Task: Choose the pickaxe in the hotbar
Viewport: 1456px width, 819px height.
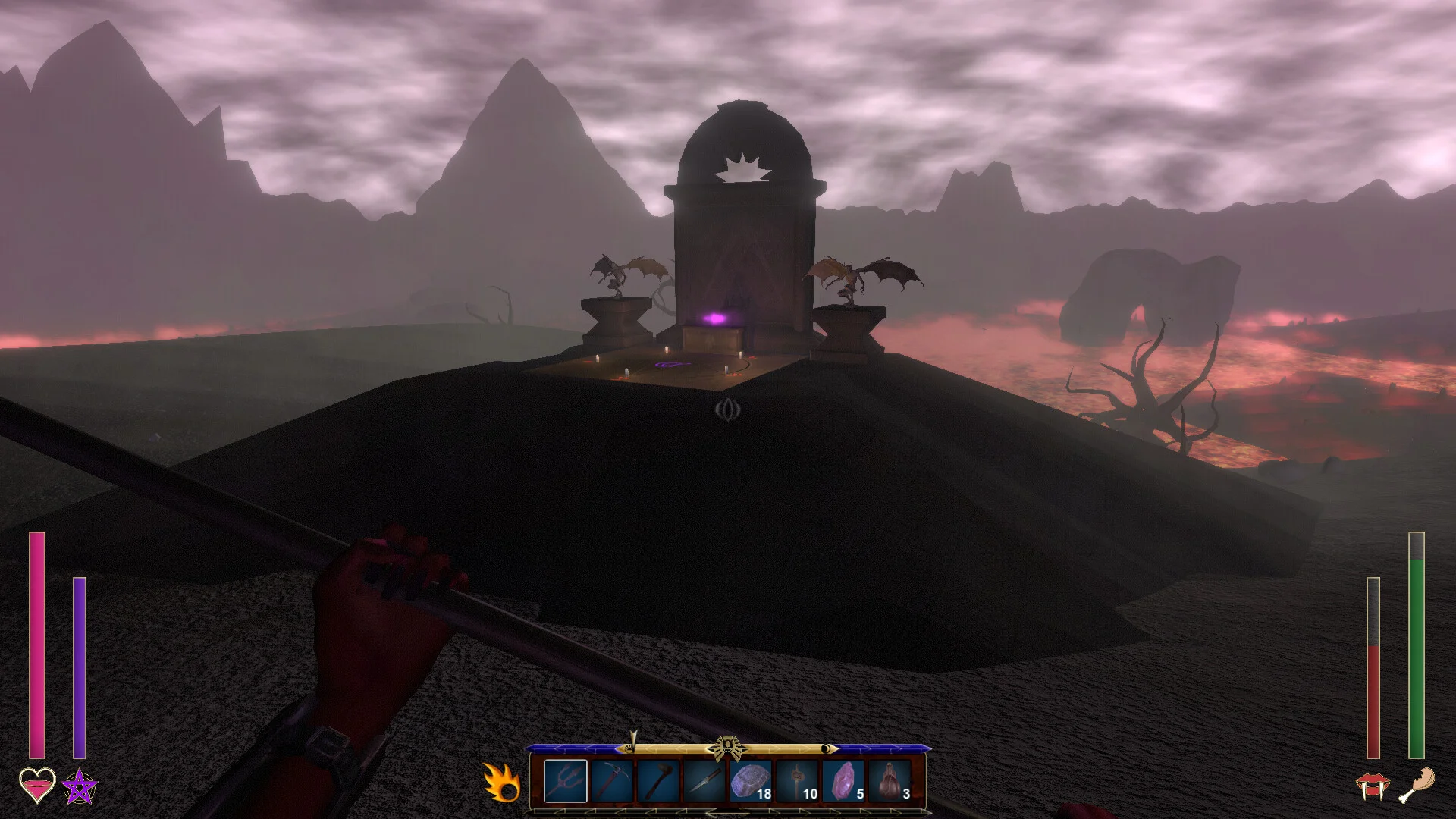Action: coord(612,781)
